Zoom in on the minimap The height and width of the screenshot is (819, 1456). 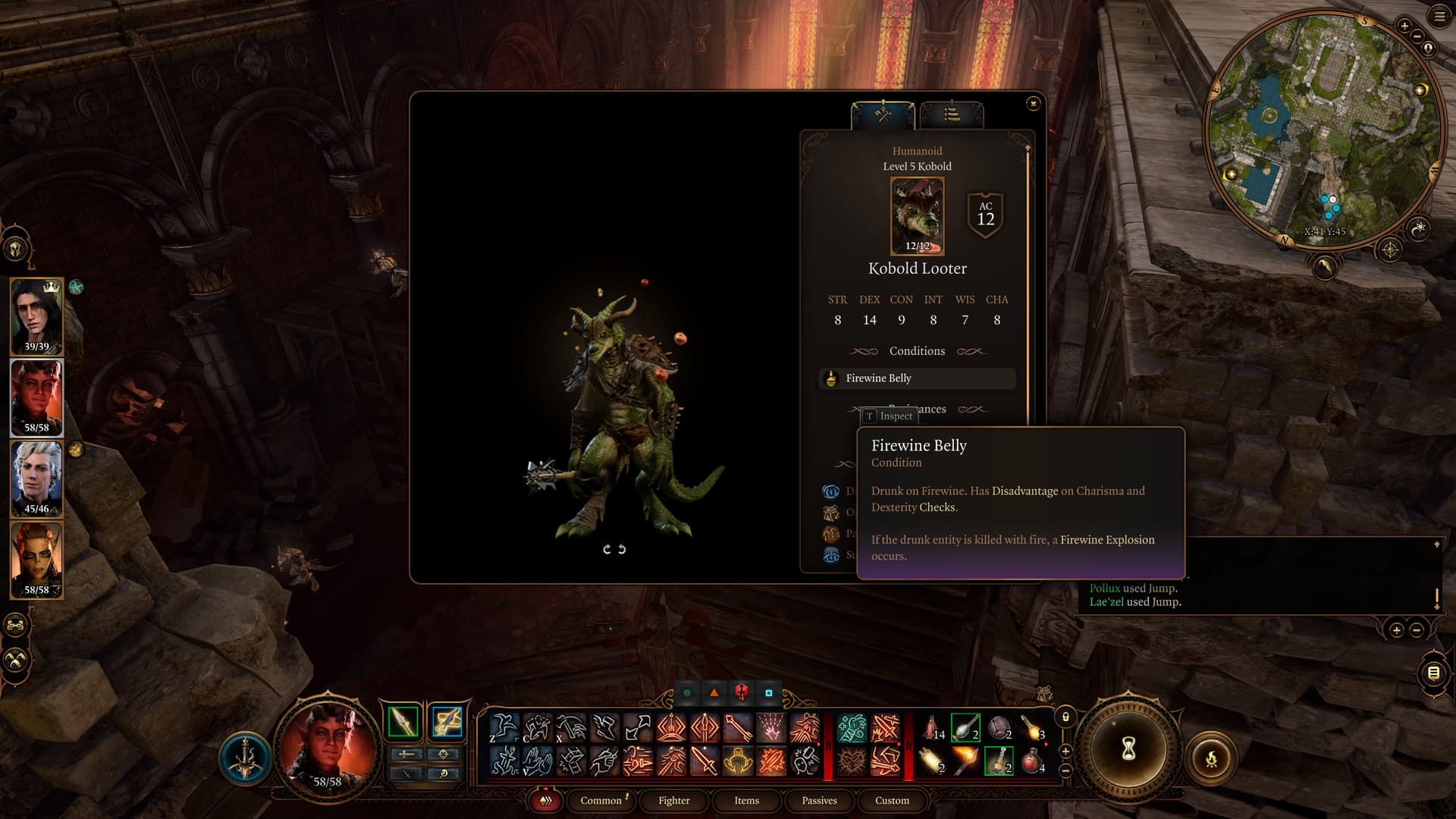click(1404, 26)
